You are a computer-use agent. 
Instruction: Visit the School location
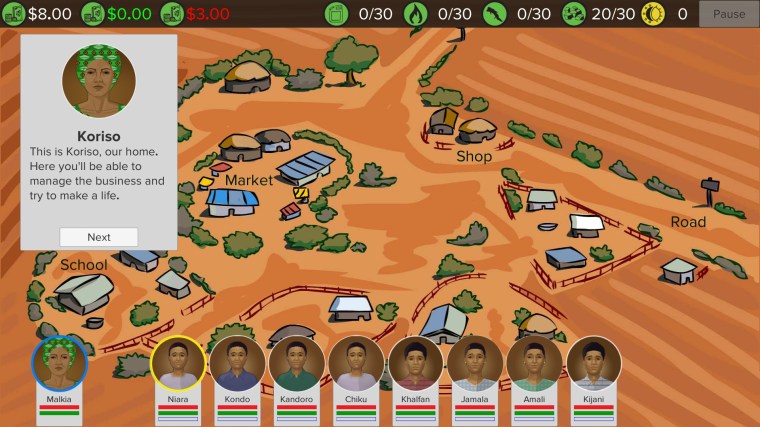click(x=84, y=265)
